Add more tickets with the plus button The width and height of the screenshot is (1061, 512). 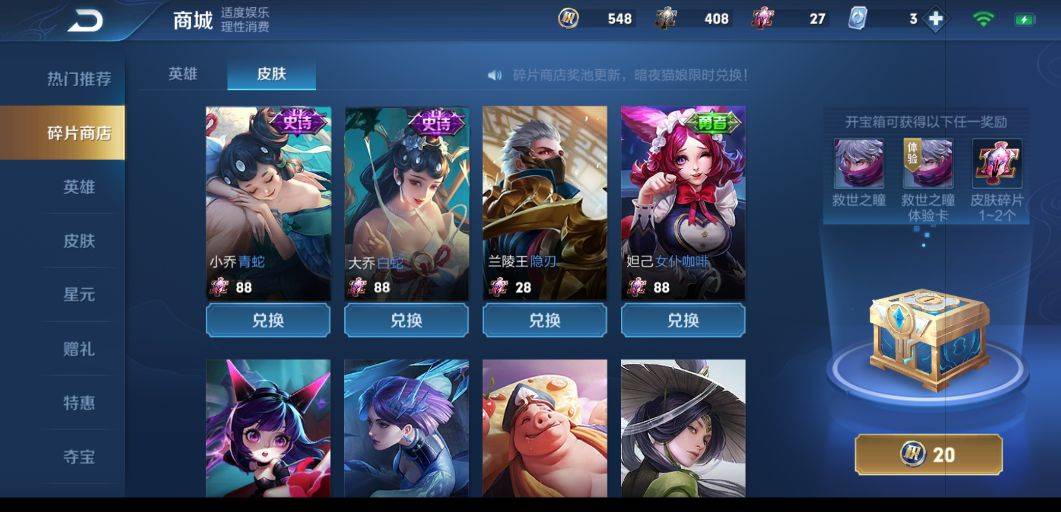[935, 19]
